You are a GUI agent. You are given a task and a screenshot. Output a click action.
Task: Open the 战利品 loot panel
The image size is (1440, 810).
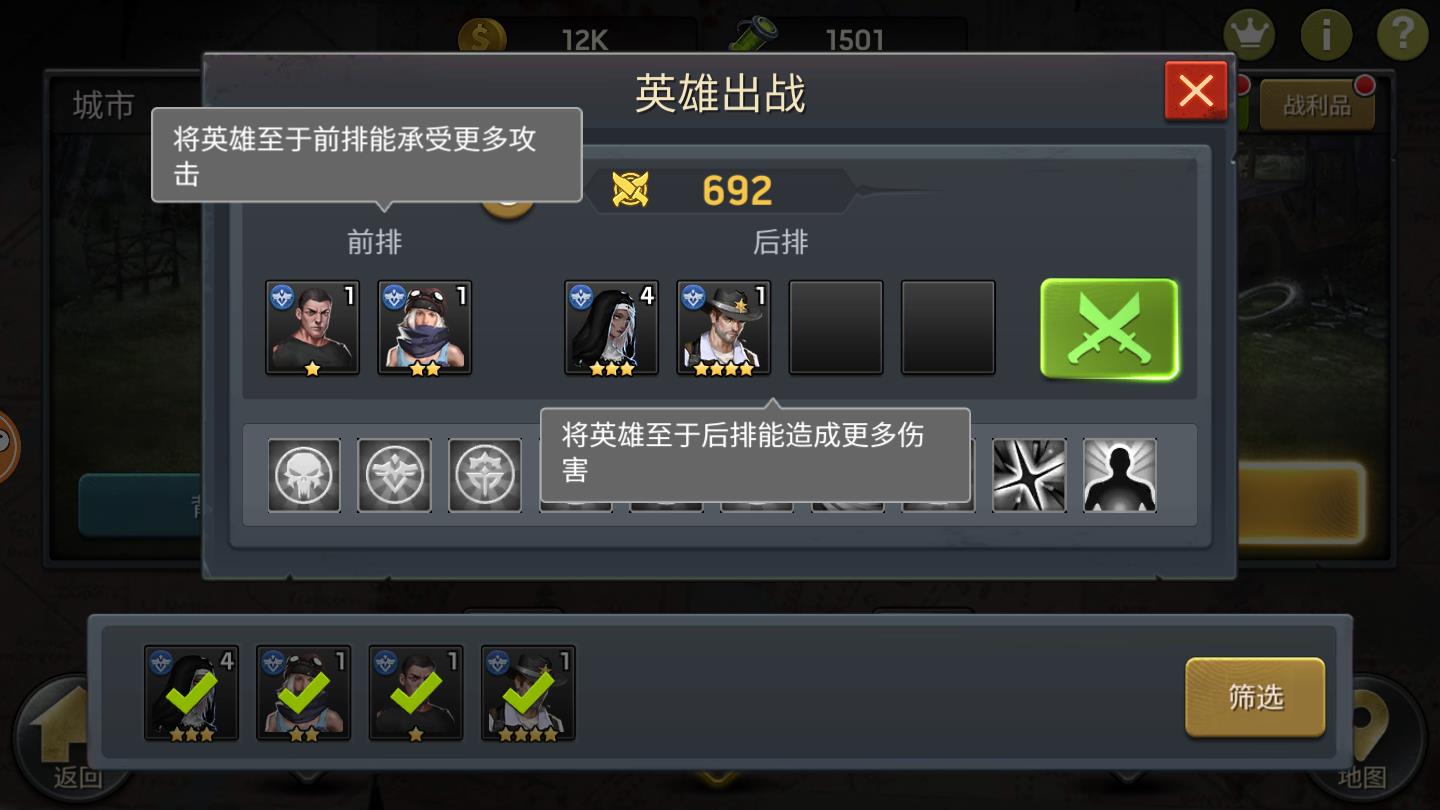[x=1318, y=103]
